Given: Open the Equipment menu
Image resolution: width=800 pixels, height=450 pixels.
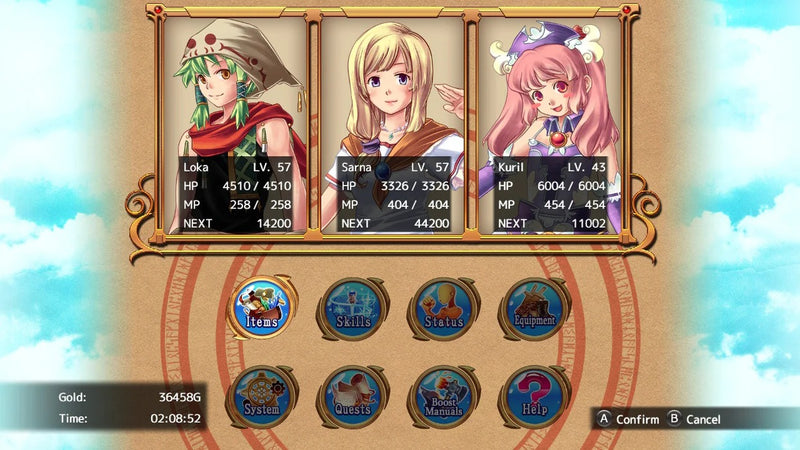Looking at the screenshot, I should 534,308.
